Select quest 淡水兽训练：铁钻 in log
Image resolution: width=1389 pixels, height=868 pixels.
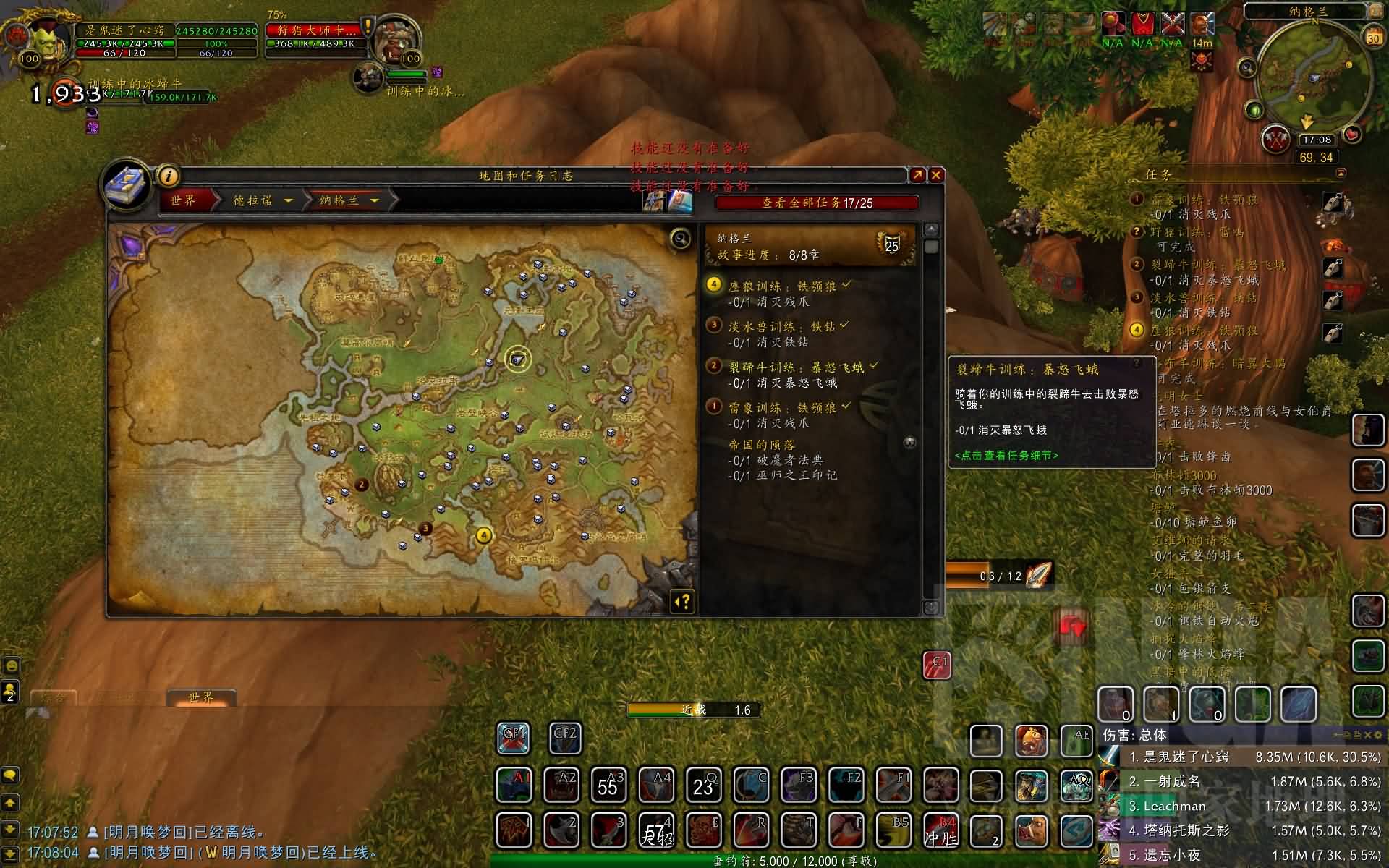[x=781, y=327]
